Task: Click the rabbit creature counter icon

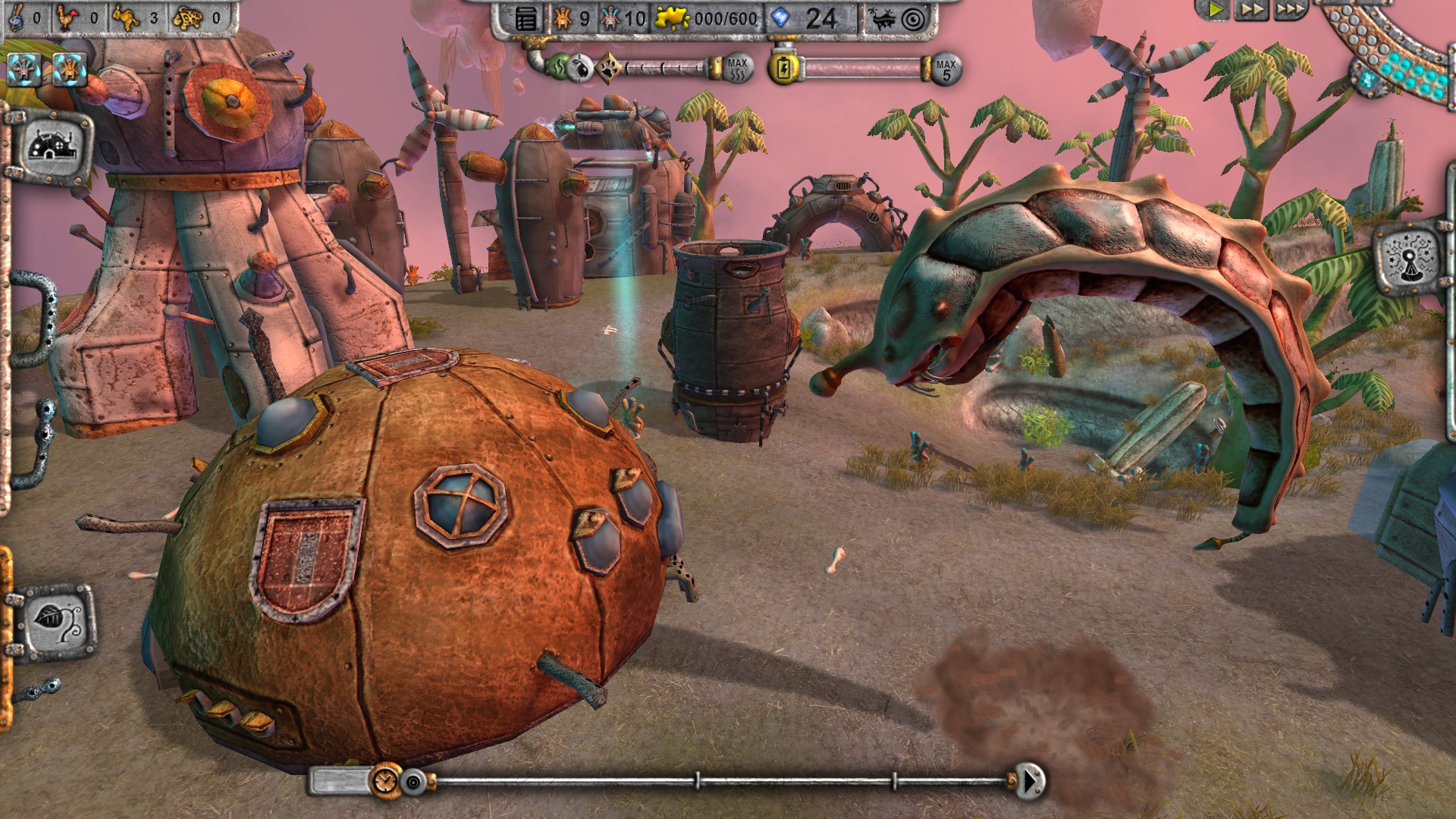Action: [x=126, y=17]
